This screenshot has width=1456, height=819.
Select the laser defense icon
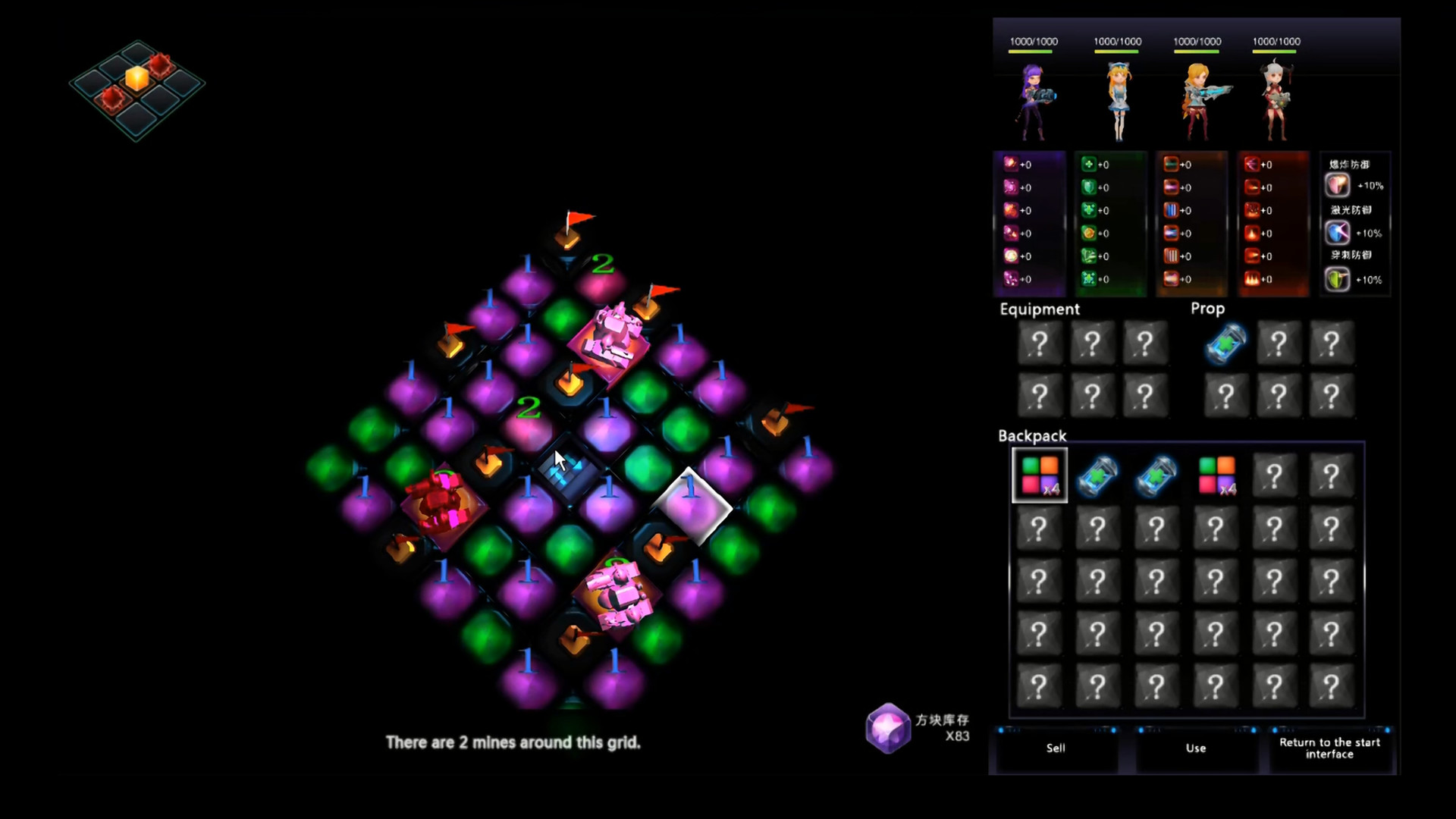point(1337,232)
